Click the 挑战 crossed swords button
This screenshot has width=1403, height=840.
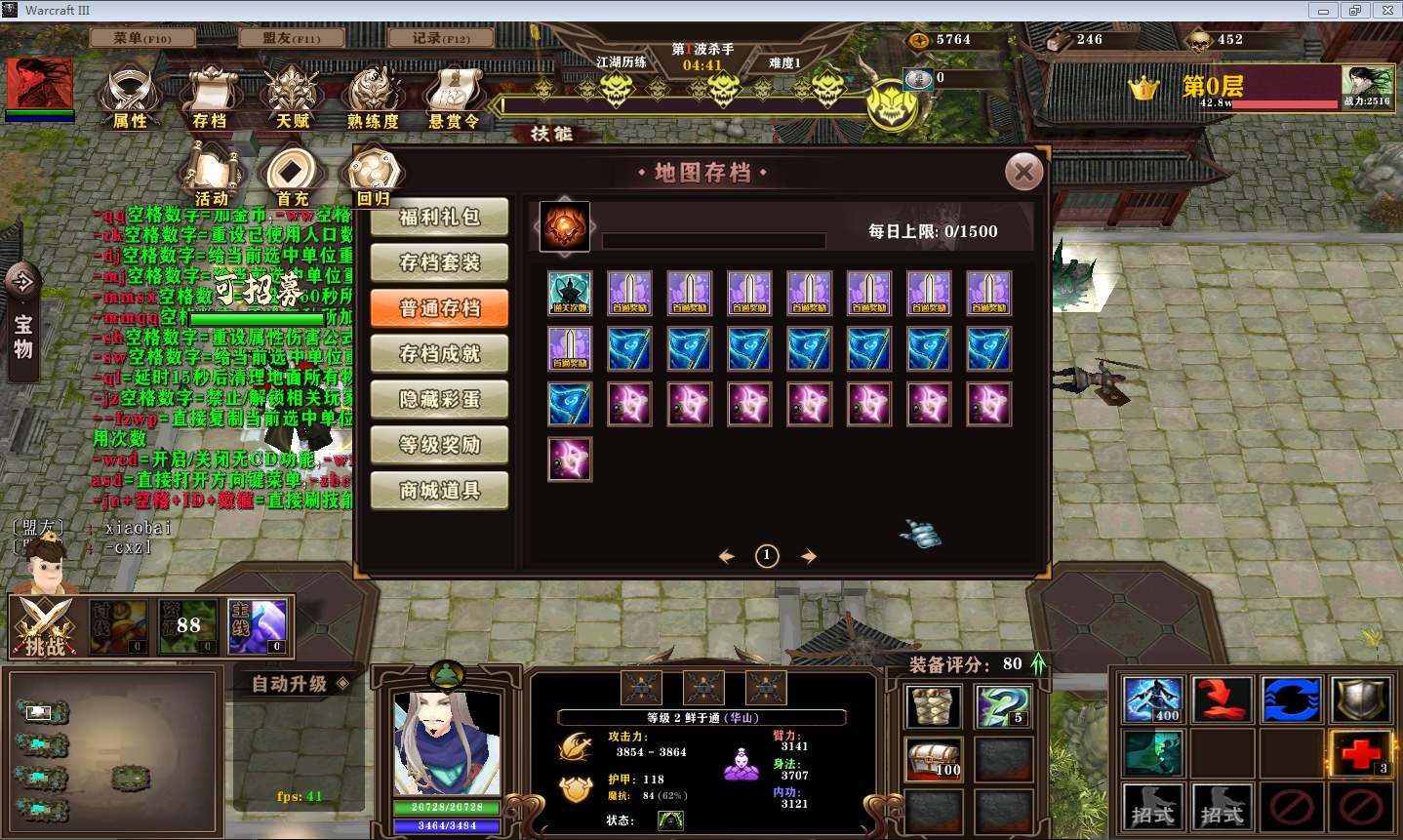[x=45, y=625]
